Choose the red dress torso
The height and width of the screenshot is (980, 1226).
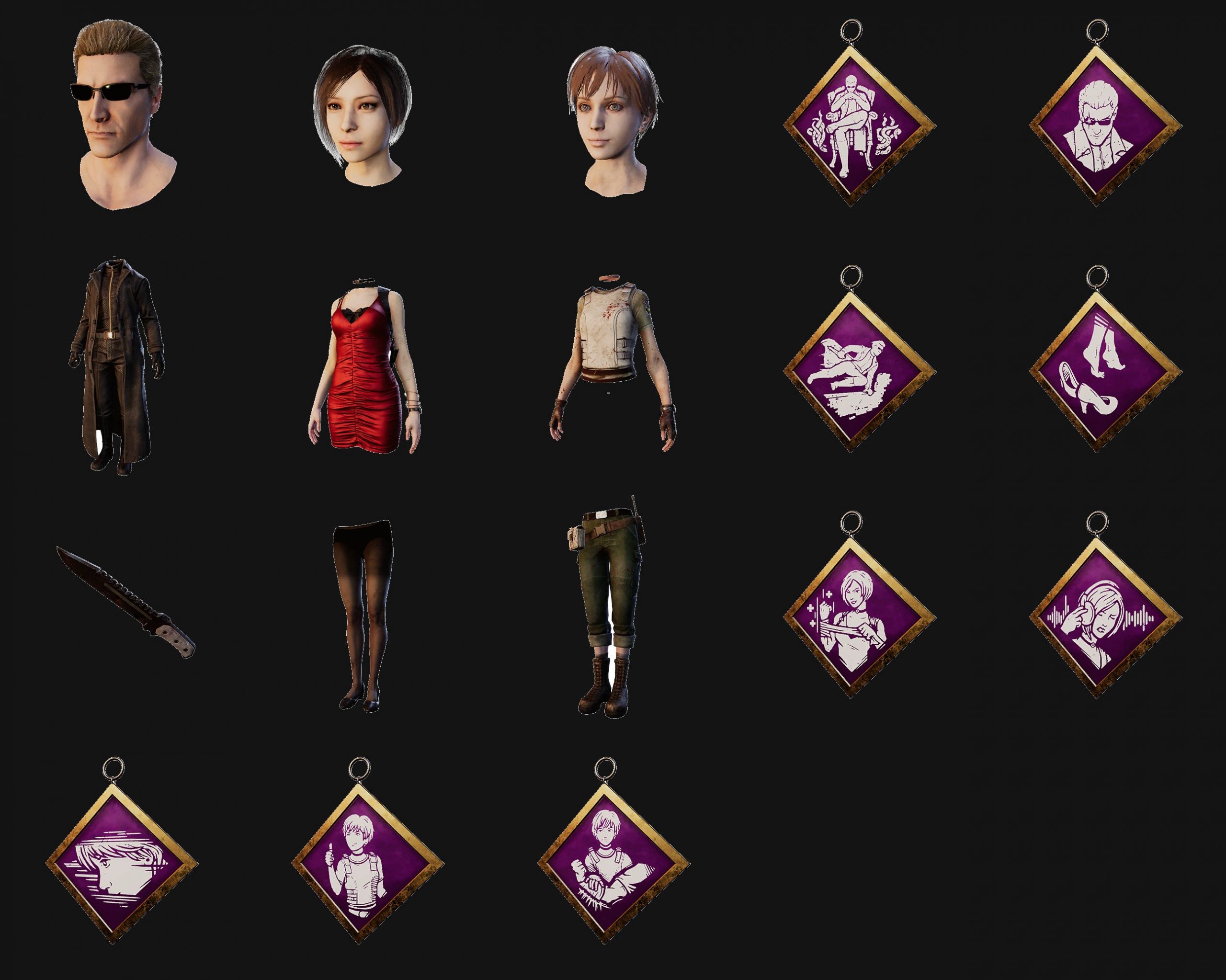pyautogui.click(x=364, y=367)
